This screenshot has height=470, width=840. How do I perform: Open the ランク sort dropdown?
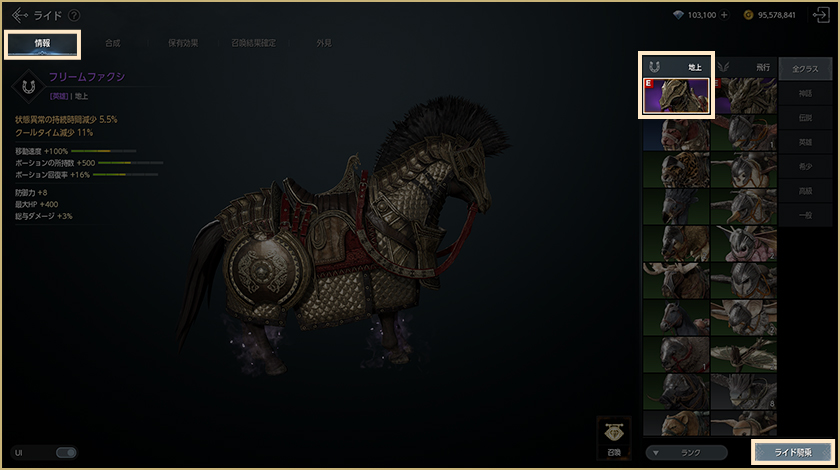687,452
